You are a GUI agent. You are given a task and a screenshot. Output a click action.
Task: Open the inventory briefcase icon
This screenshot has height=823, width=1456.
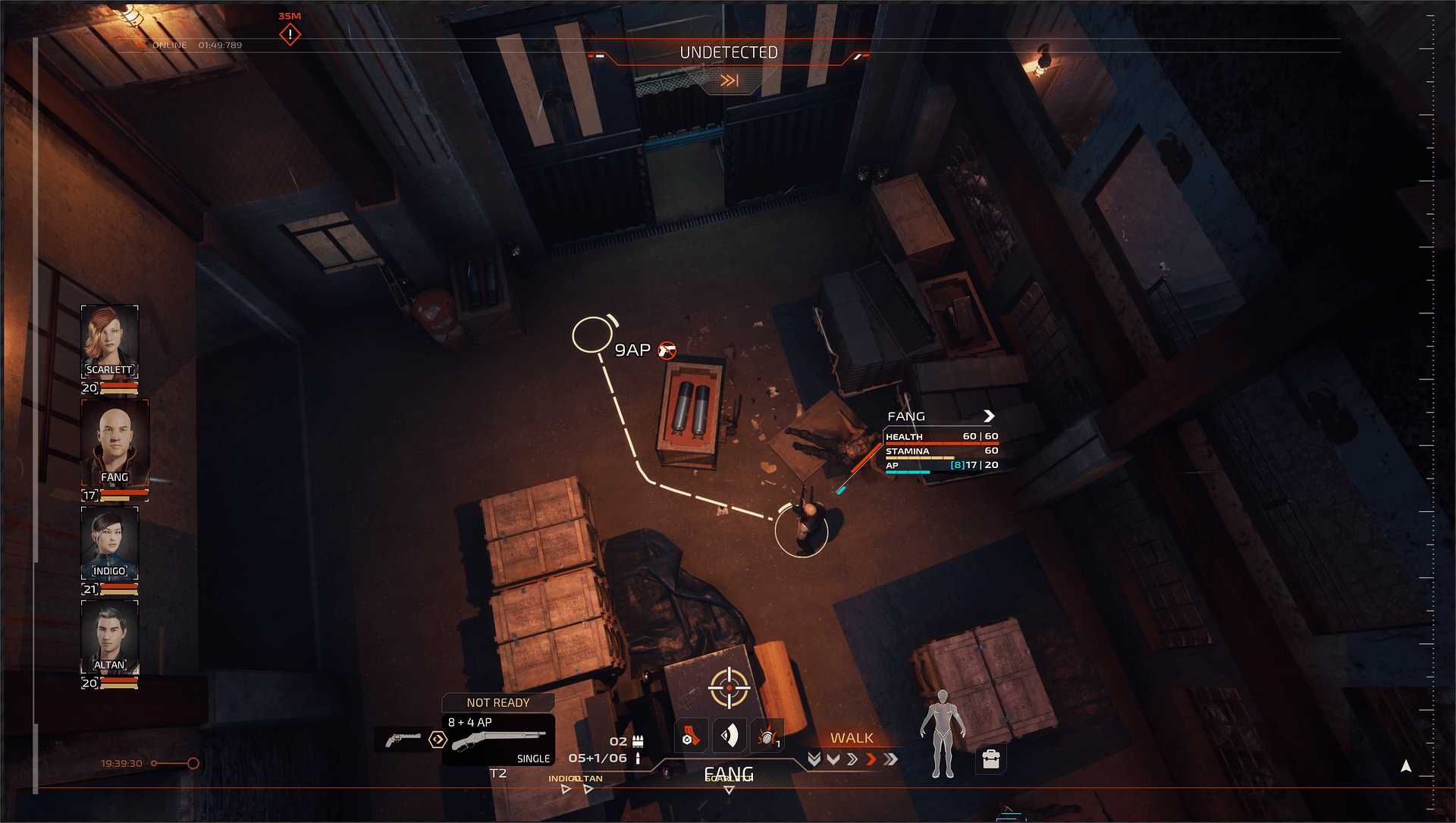click(x=990, y=759)
